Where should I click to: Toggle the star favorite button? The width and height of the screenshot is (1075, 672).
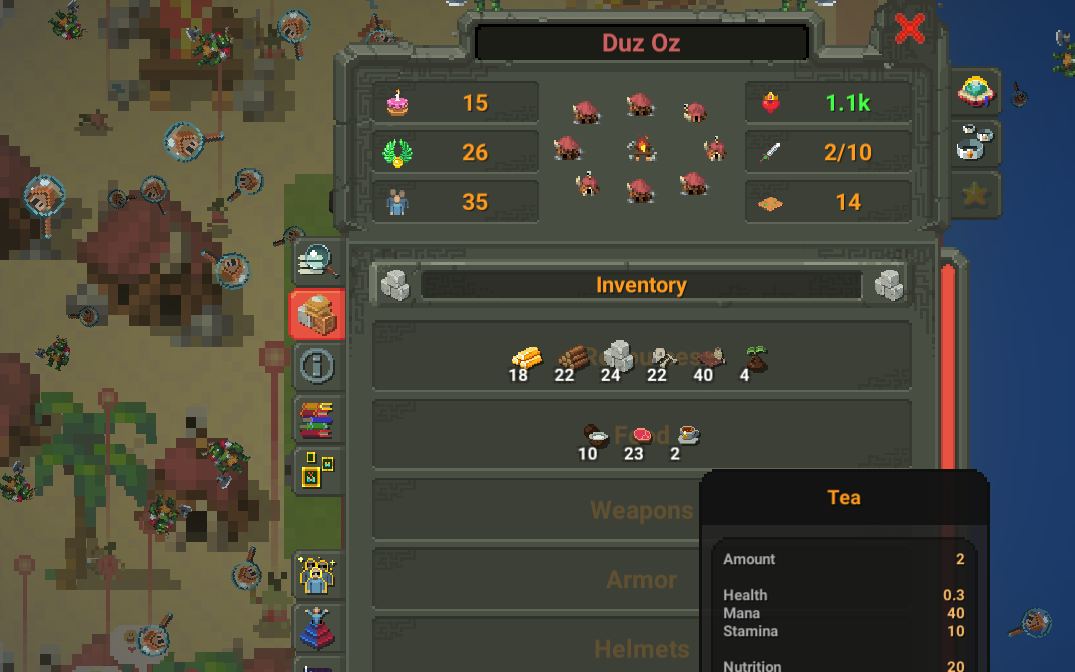pos(975,195)
